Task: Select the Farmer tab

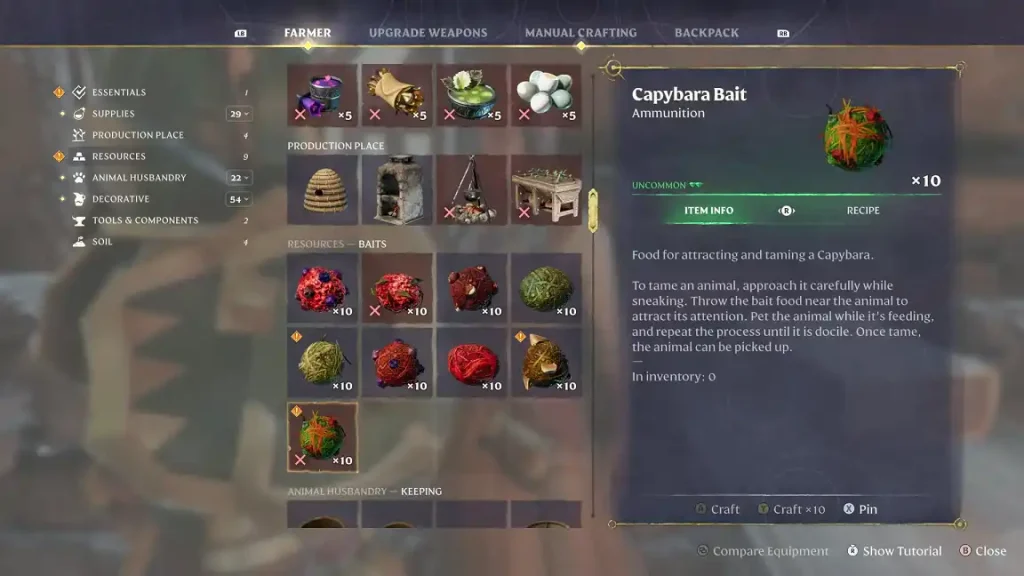Action: 307,33
